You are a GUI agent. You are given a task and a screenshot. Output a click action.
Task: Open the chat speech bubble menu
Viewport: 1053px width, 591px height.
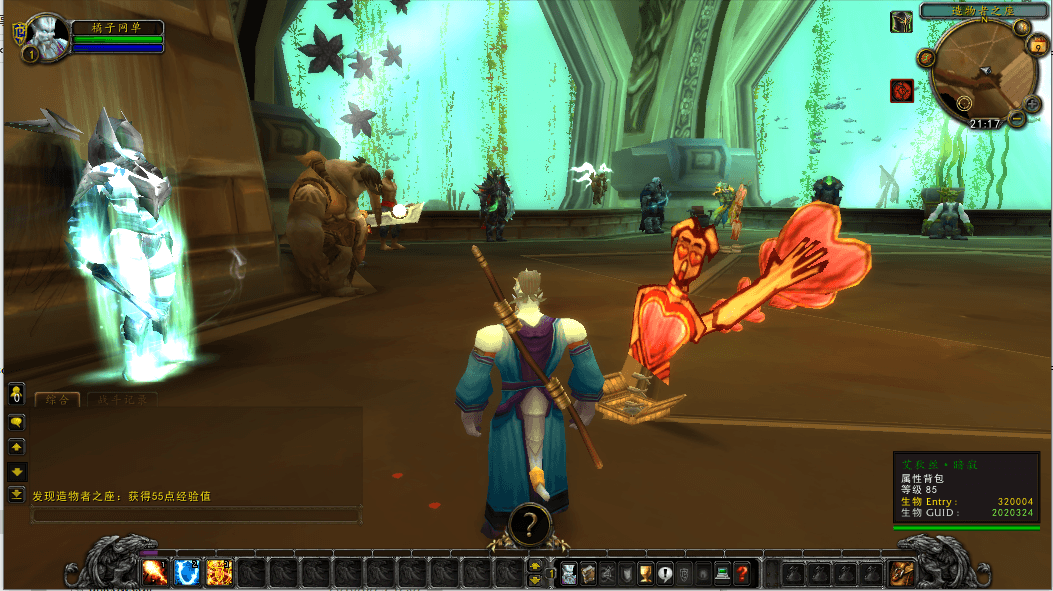pyautogui.click(x=16, y=422)
